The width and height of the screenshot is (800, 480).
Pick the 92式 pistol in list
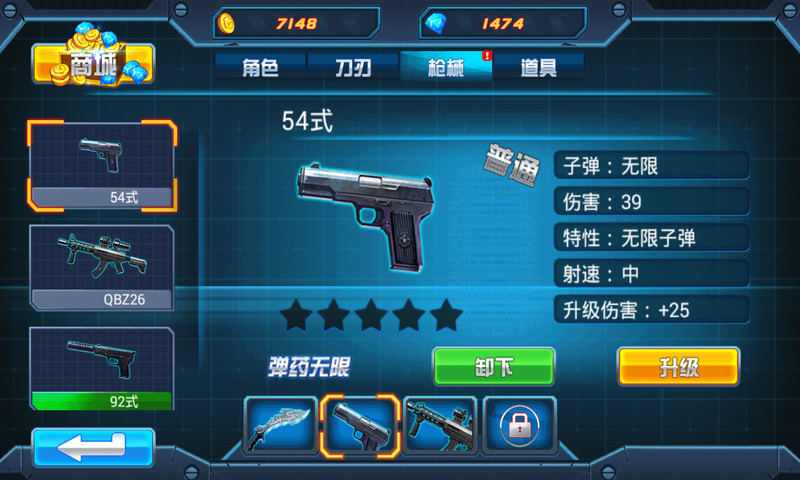(103, 368)
